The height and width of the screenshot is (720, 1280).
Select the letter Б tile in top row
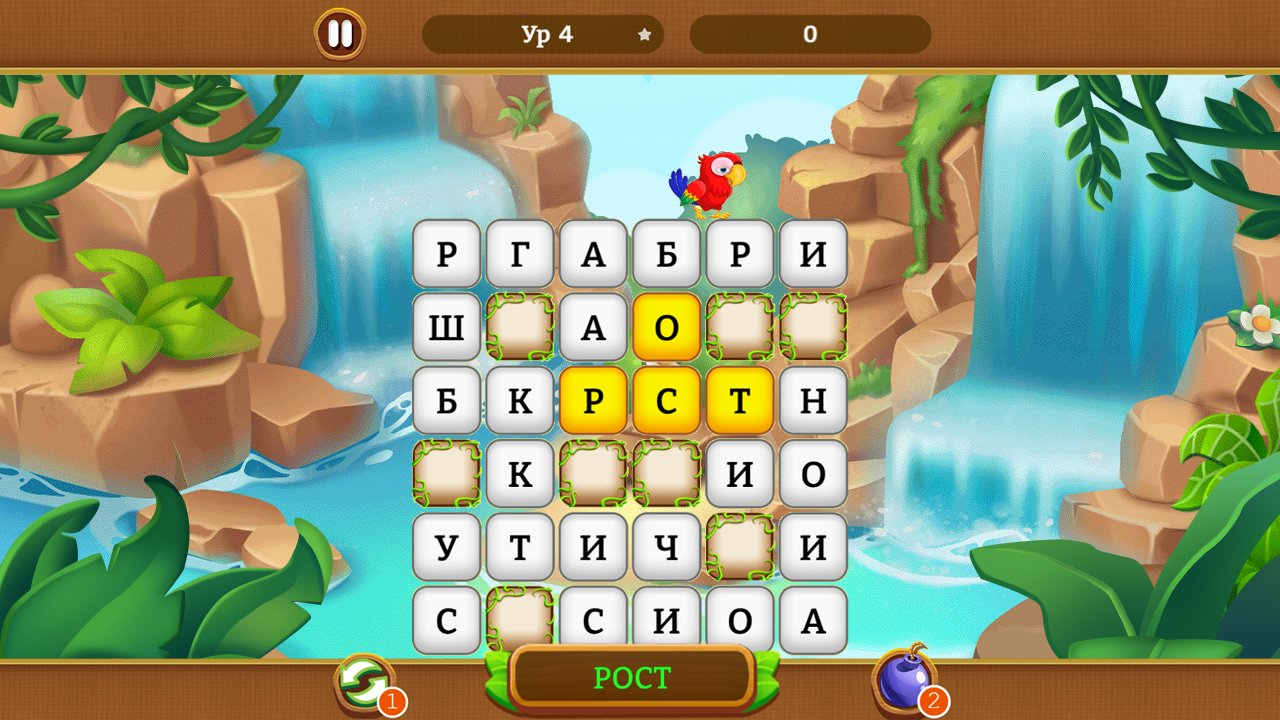click(667, 253)
